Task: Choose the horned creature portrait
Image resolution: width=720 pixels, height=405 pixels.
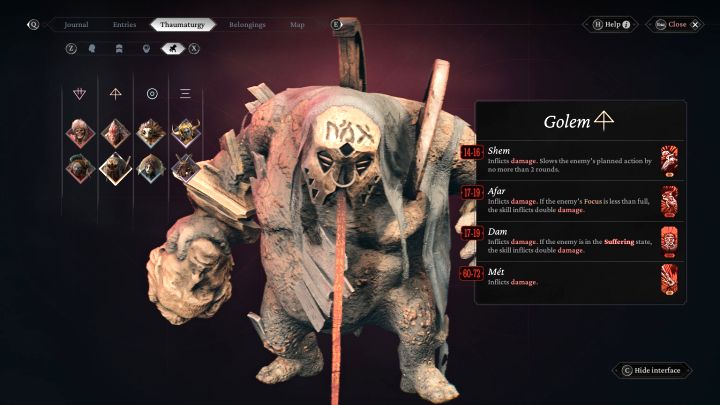Action: [x=185, y=131]
